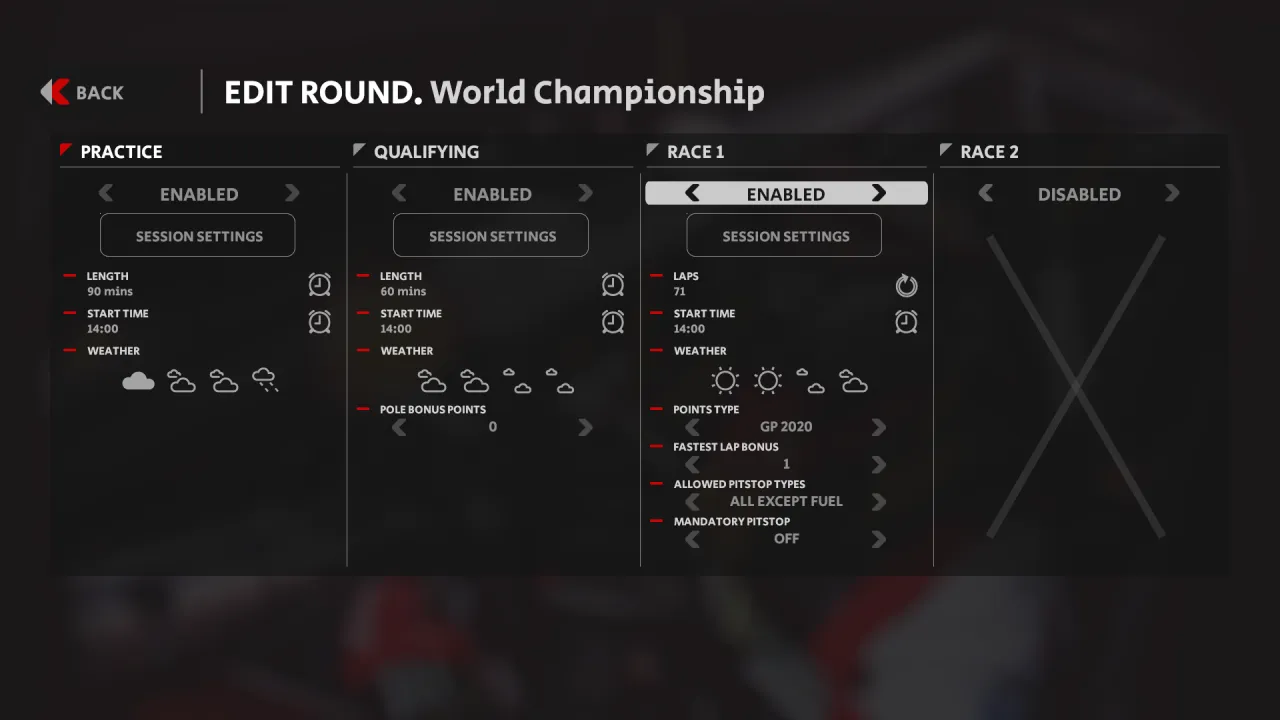Decrease the fastest lap bonus value
Screen dimensions: 1280x720
pos(692,464)
